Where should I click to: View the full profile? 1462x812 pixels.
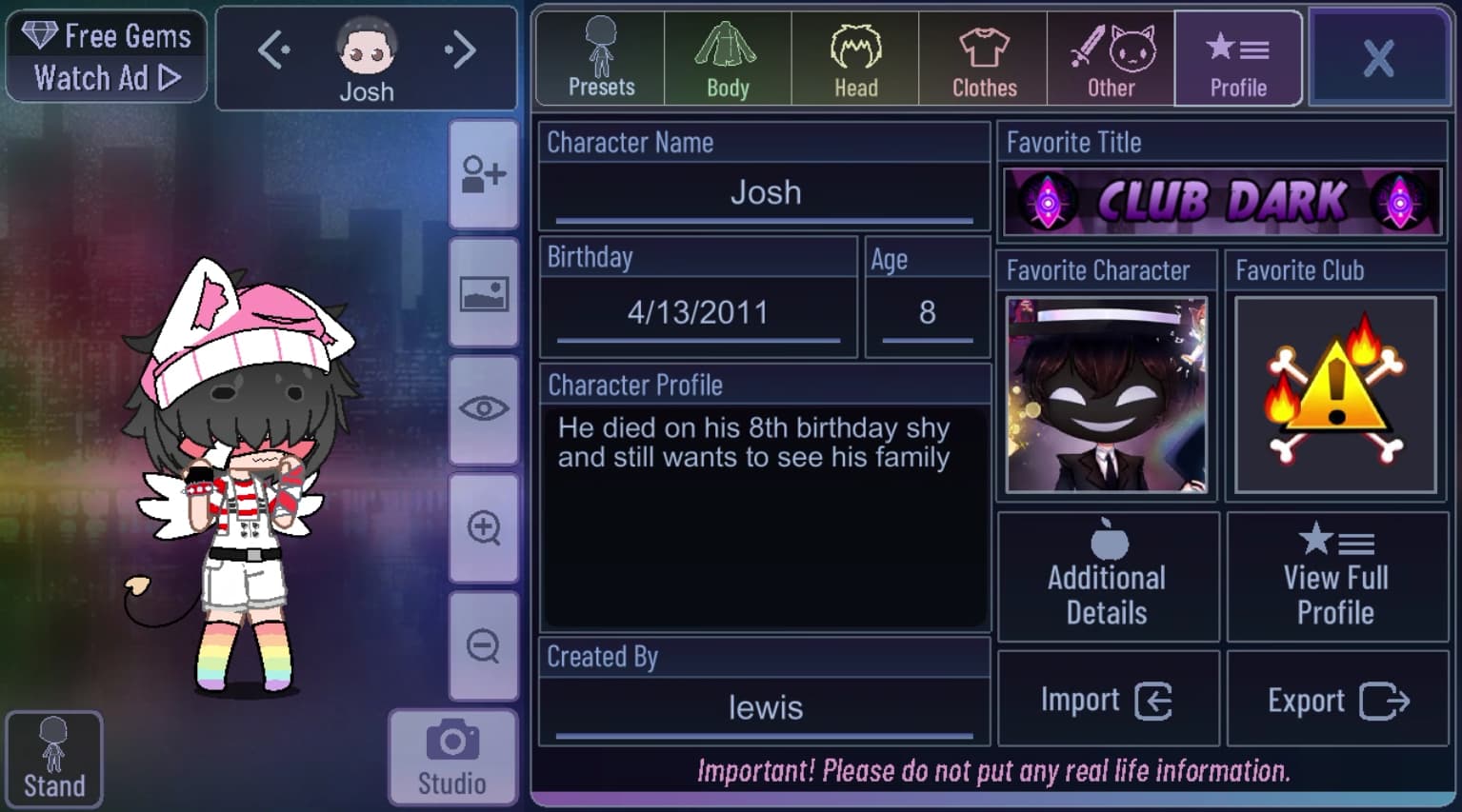pos(1336,578)
